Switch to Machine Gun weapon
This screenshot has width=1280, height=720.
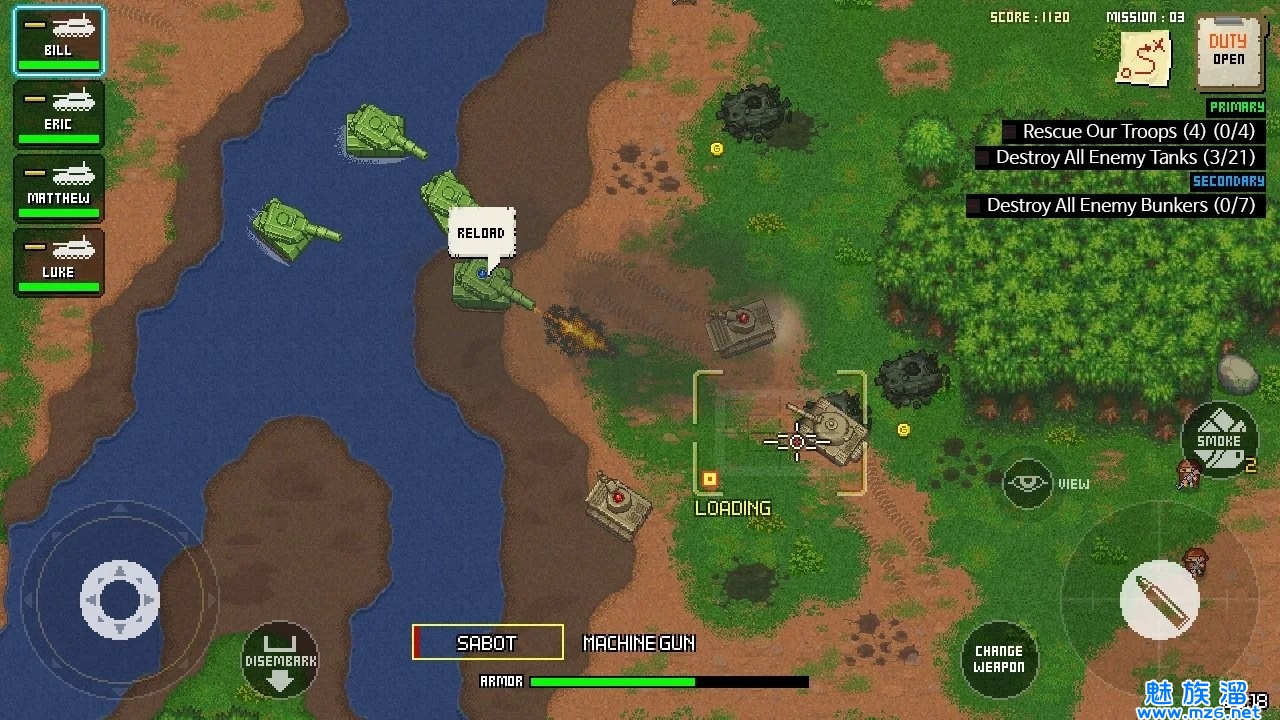(x=639, y=643)
